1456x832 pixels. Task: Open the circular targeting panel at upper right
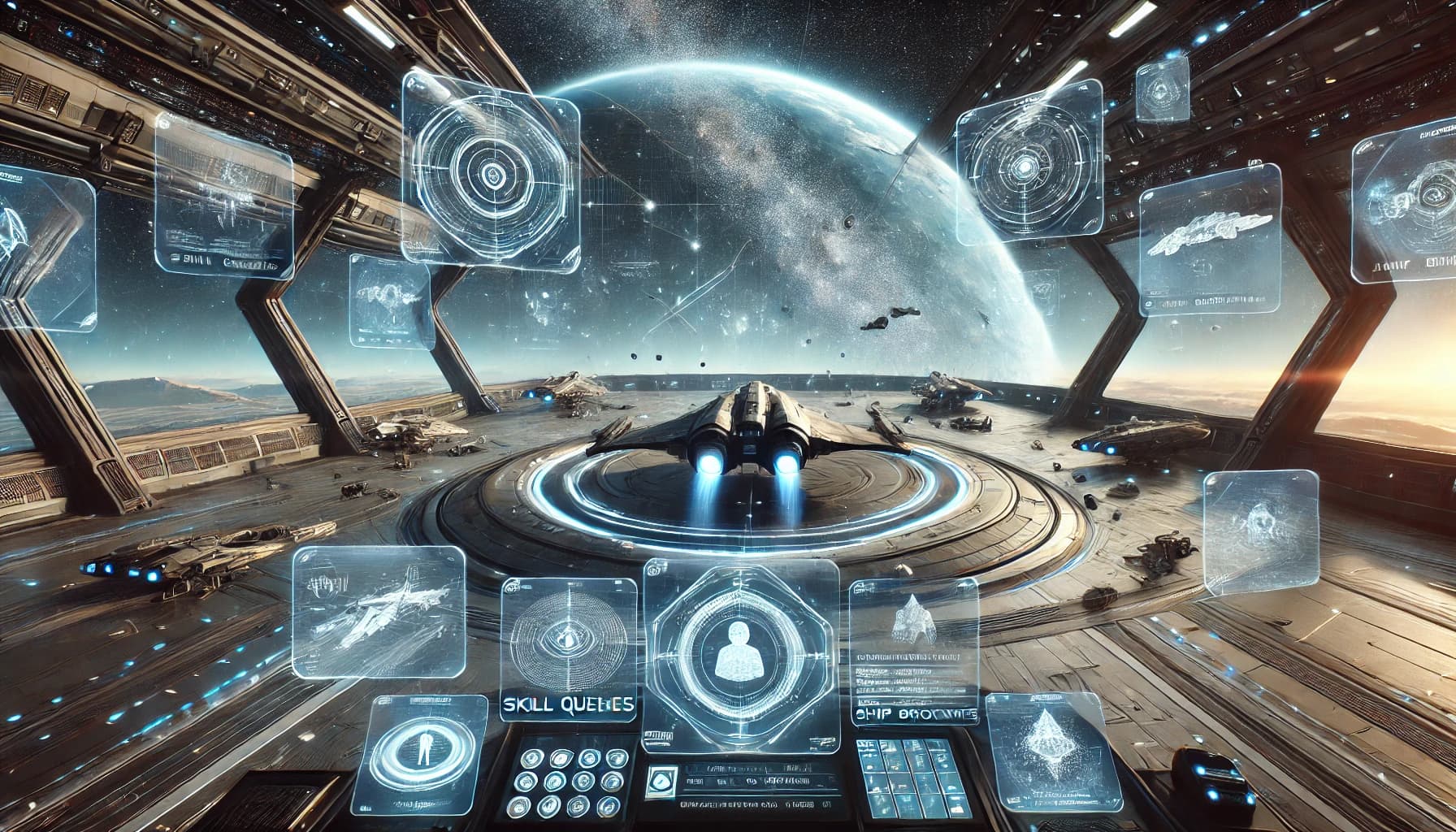pyautogui.click(x=1029, y=167)
